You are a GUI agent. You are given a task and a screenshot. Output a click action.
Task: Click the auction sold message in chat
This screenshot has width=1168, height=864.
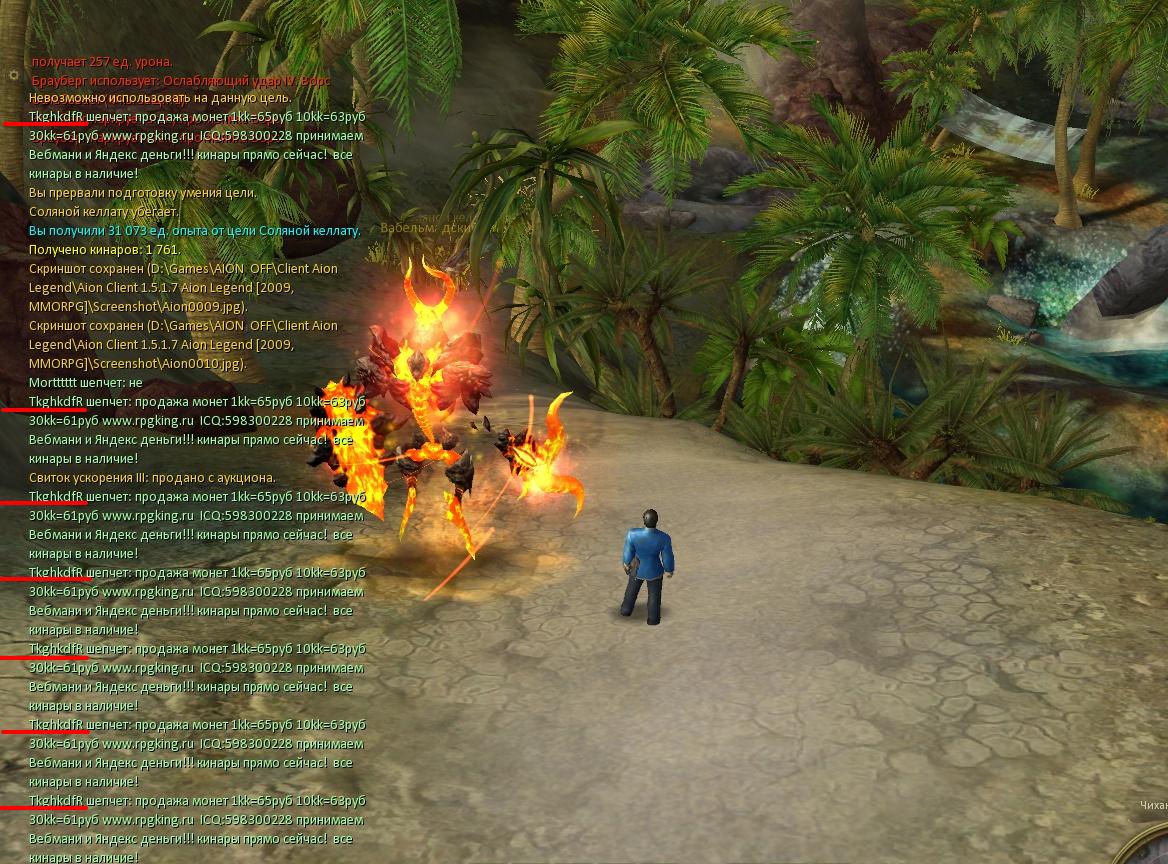point(152,478)
